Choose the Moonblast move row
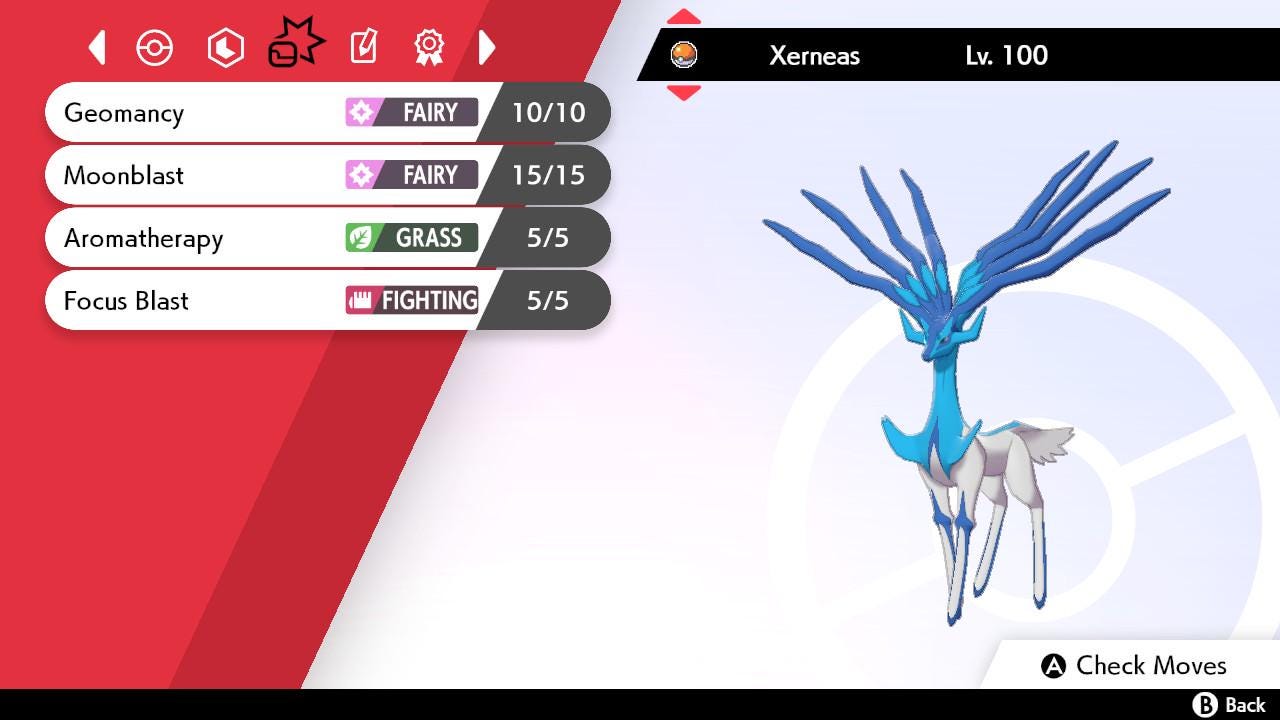This screenshot has height=720, width=1280. pos(326,175)
